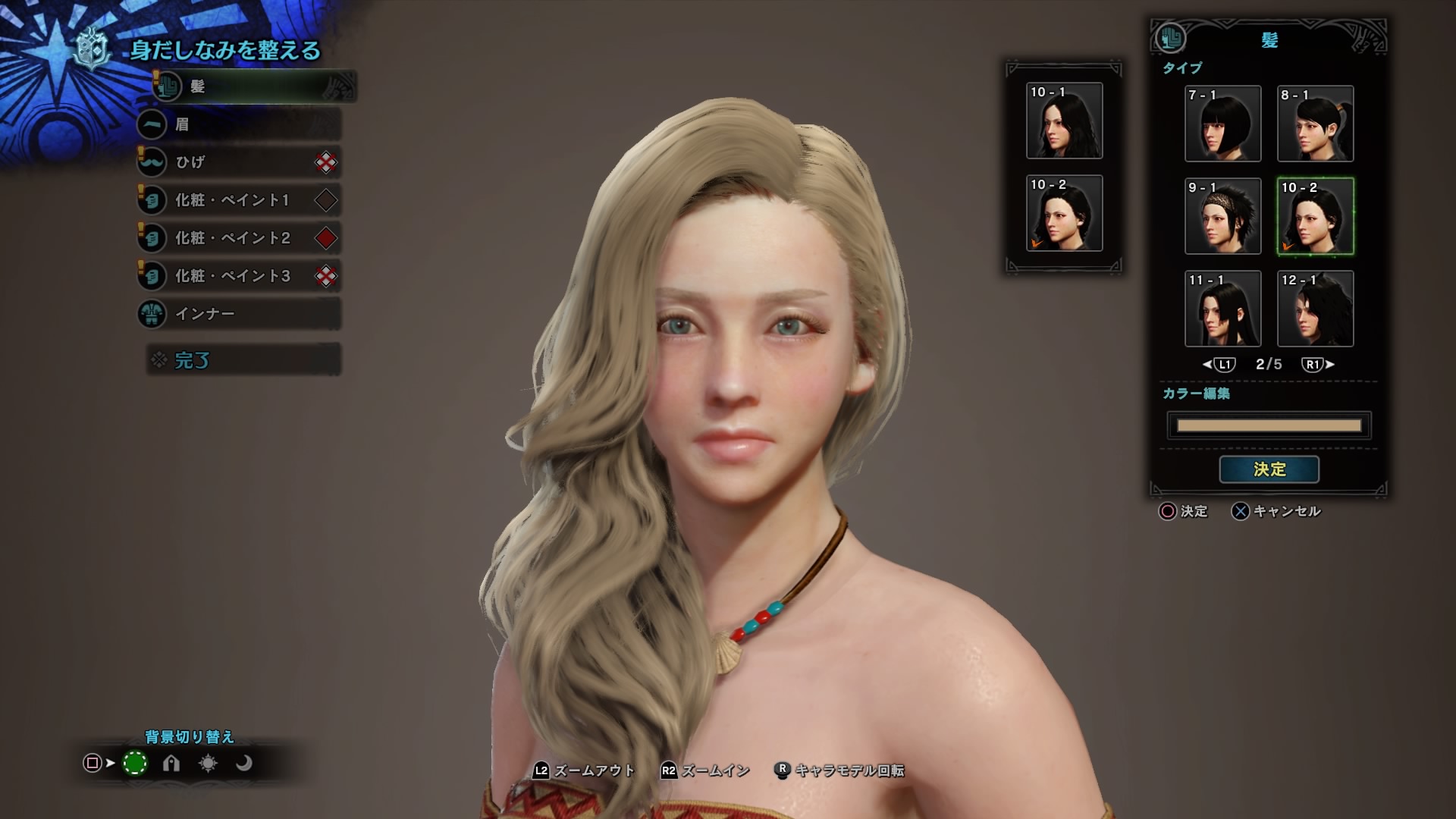Confirm with the 決定 button
This screenshot has height=819, width=1456.
click(1269, 469)
